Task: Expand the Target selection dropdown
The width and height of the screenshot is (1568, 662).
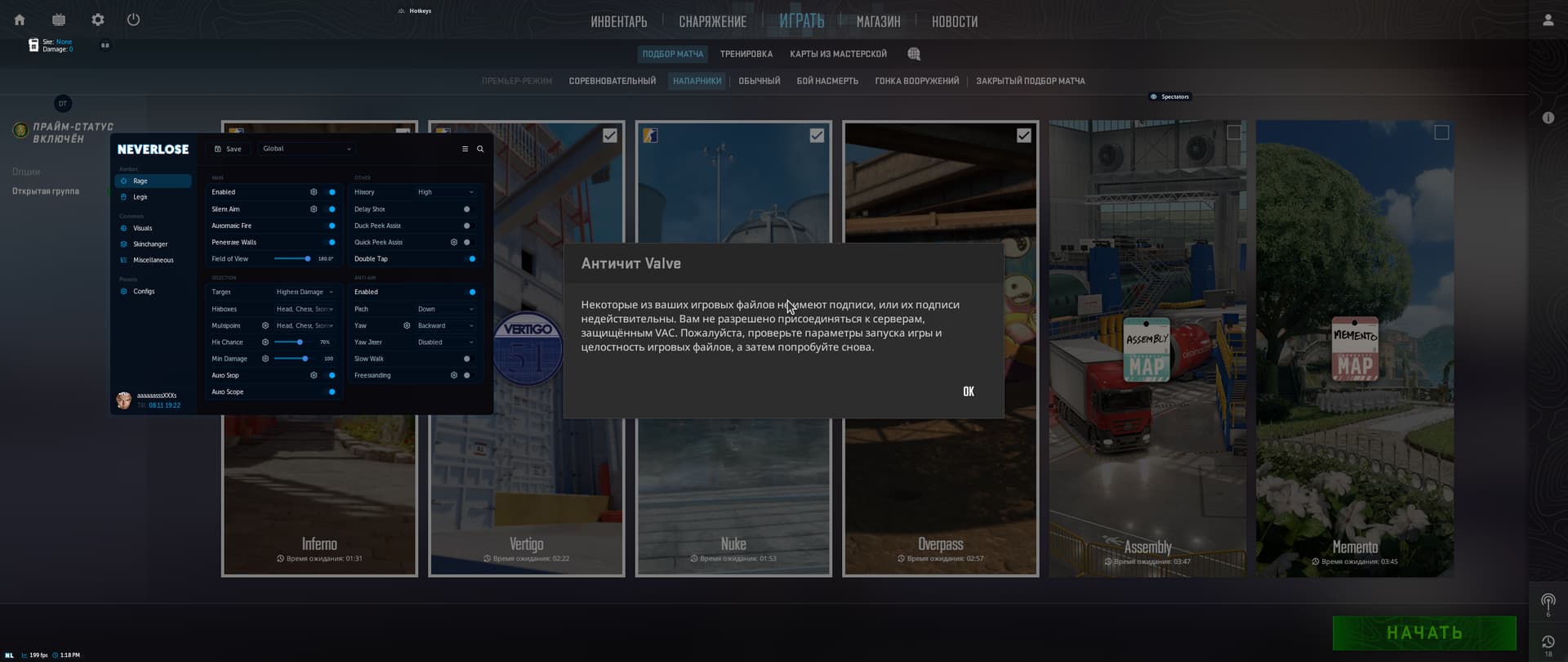Action: (x=303, y=292)
